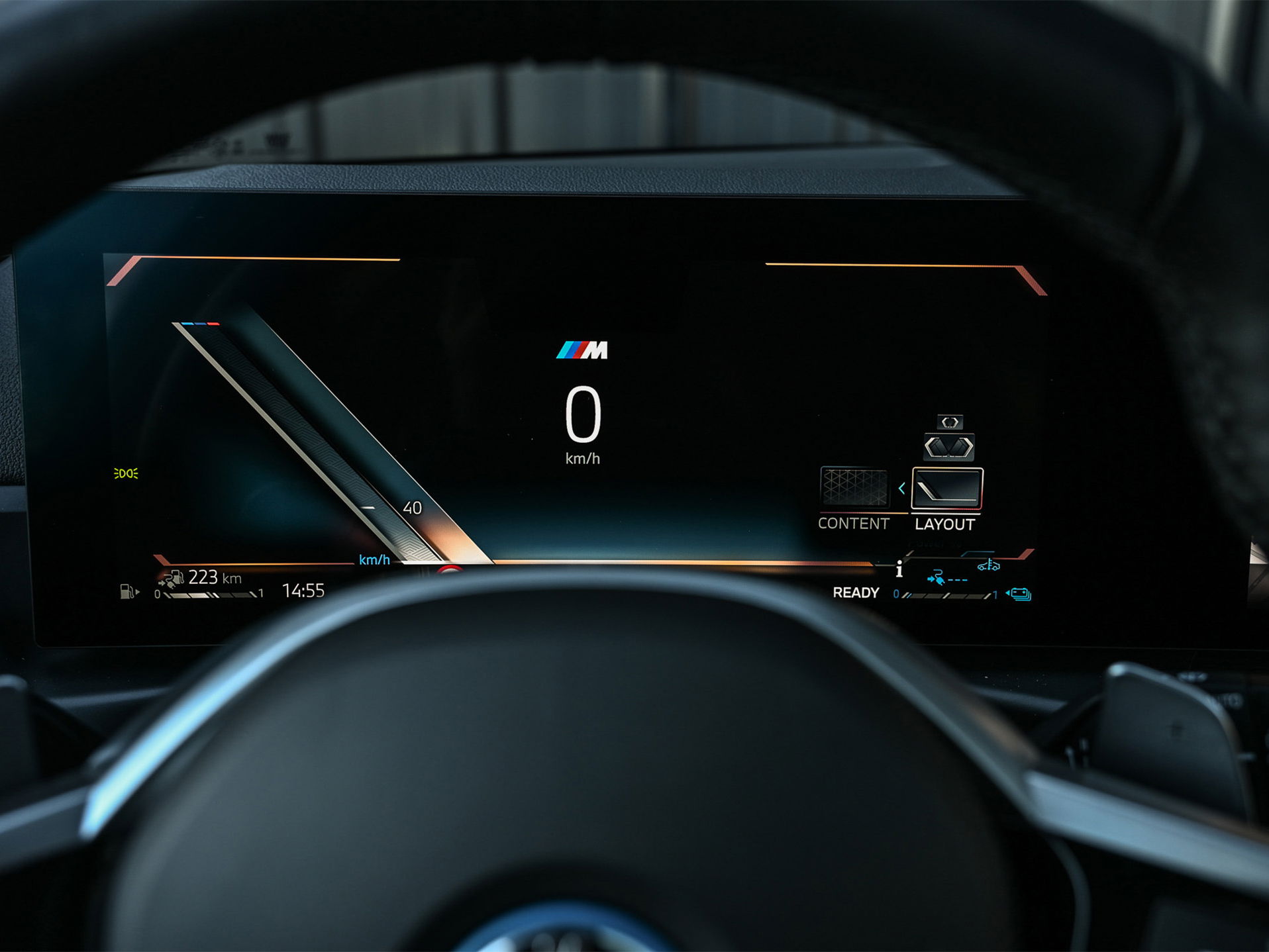The height and width of the screenshot is (952, 1269).
Task: Select the CONTENT option thumbnail
Action: pyautogui.click(x=854, y=487)
